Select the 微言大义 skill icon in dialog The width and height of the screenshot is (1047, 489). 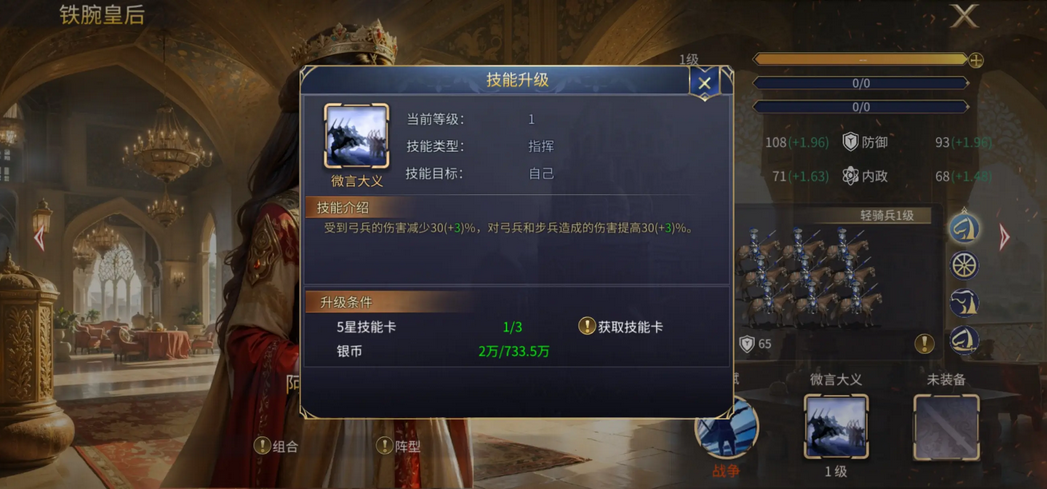(x=357, y=137)
